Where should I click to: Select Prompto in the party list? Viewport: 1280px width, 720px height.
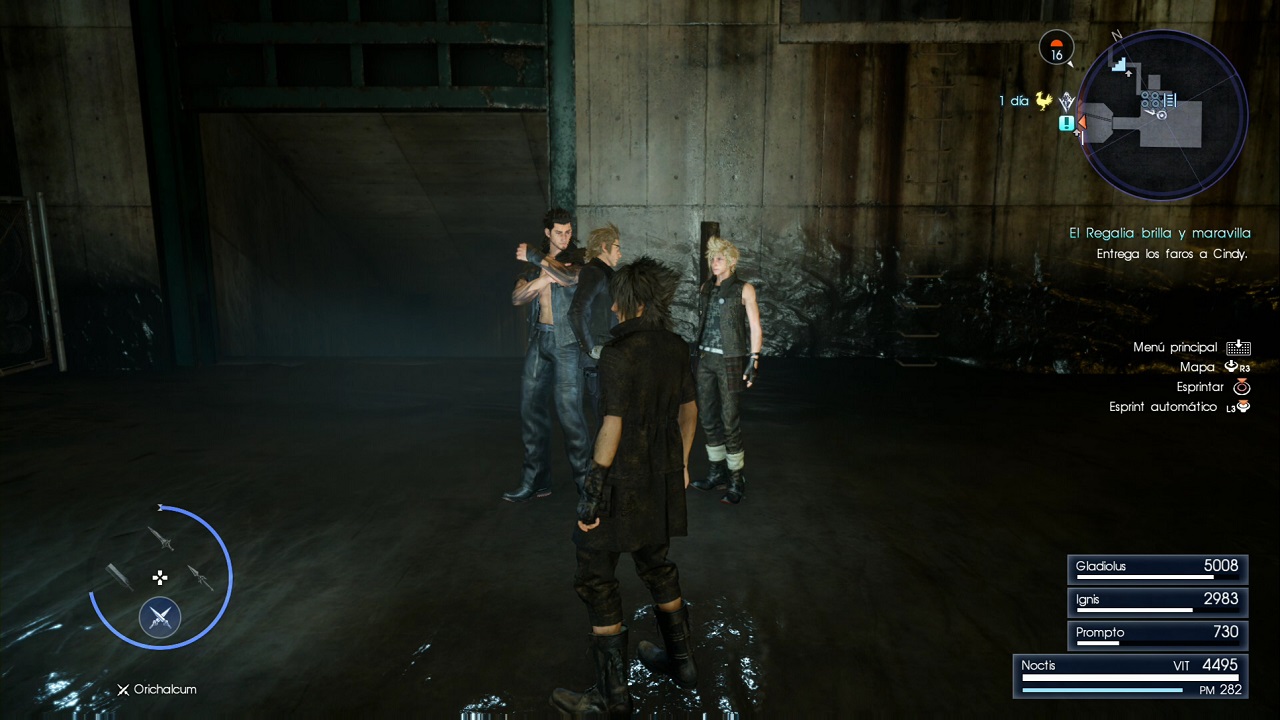tap(1158, 634)
